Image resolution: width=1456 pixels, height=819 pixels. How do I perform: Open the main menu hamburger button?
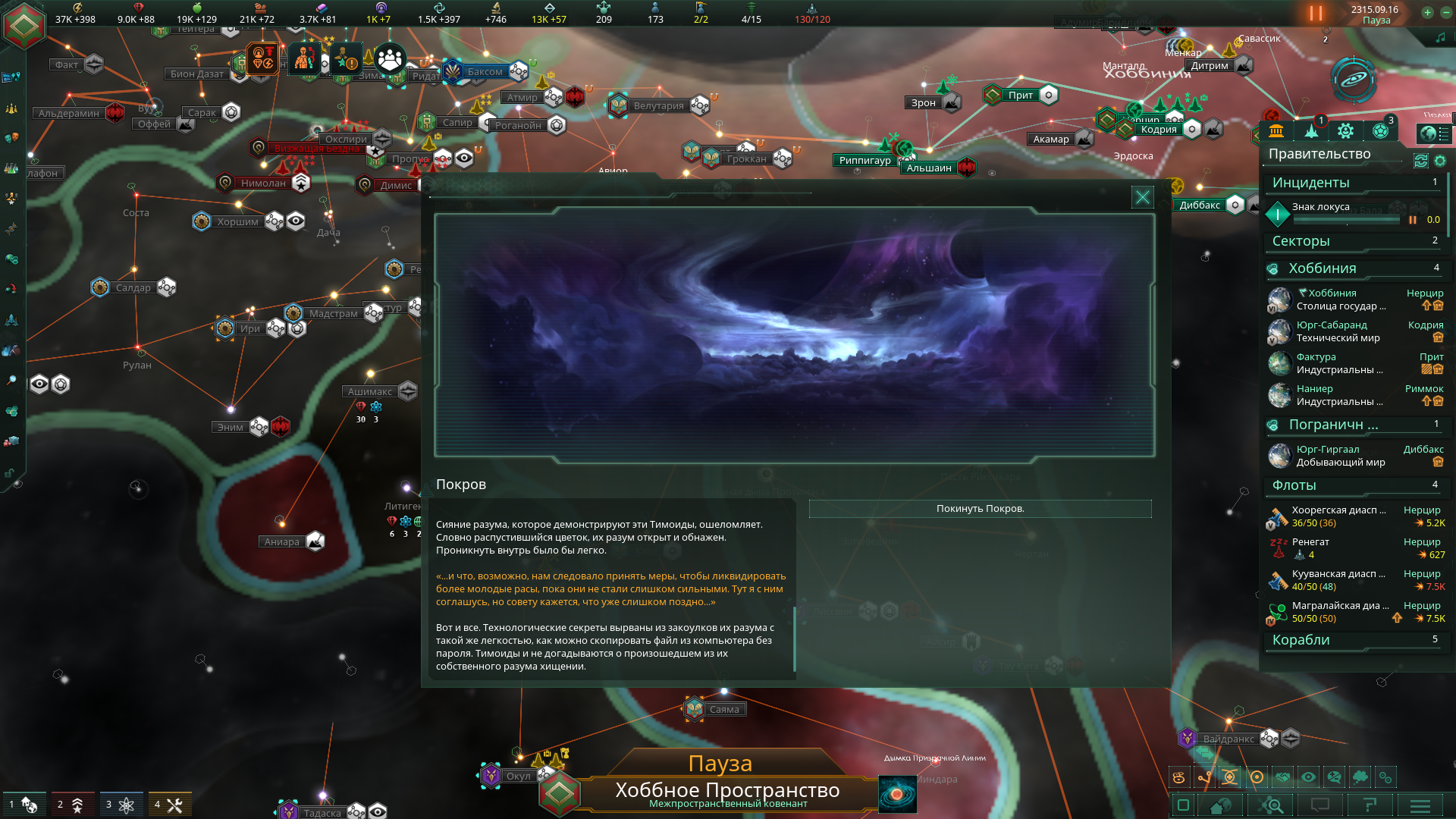[x=1420, y=805]
